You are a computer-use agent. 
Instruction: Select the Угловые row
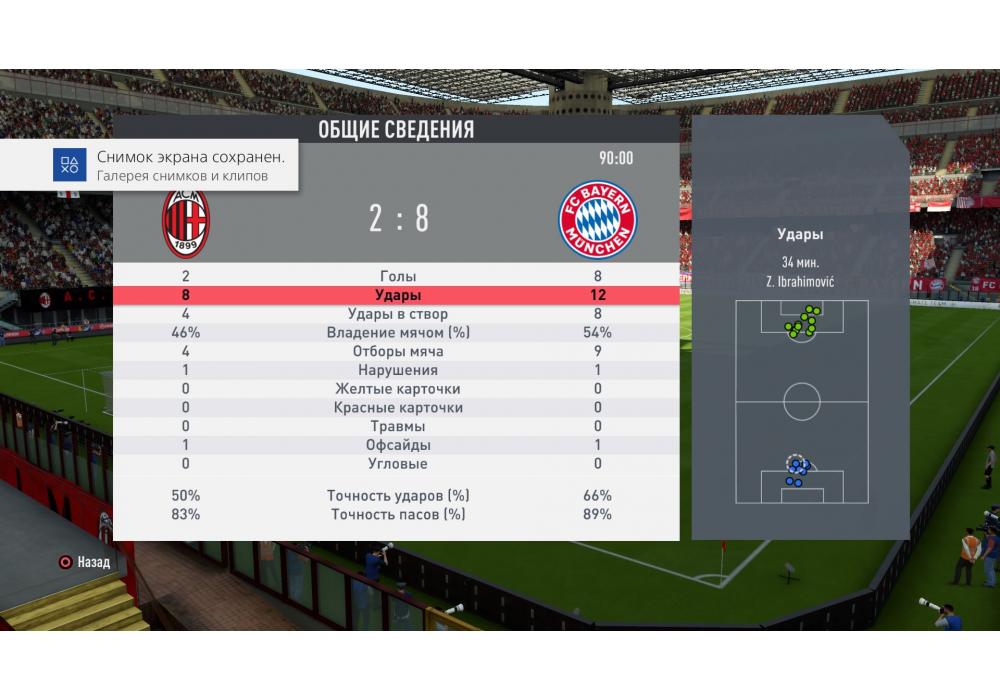398,464
